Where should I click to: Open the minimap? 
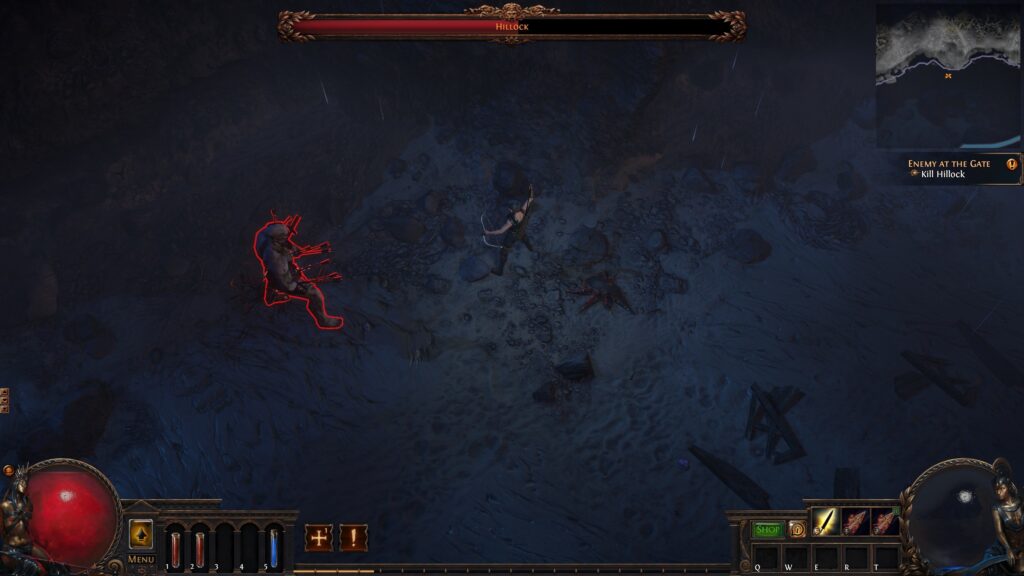[x=948, y=76]
